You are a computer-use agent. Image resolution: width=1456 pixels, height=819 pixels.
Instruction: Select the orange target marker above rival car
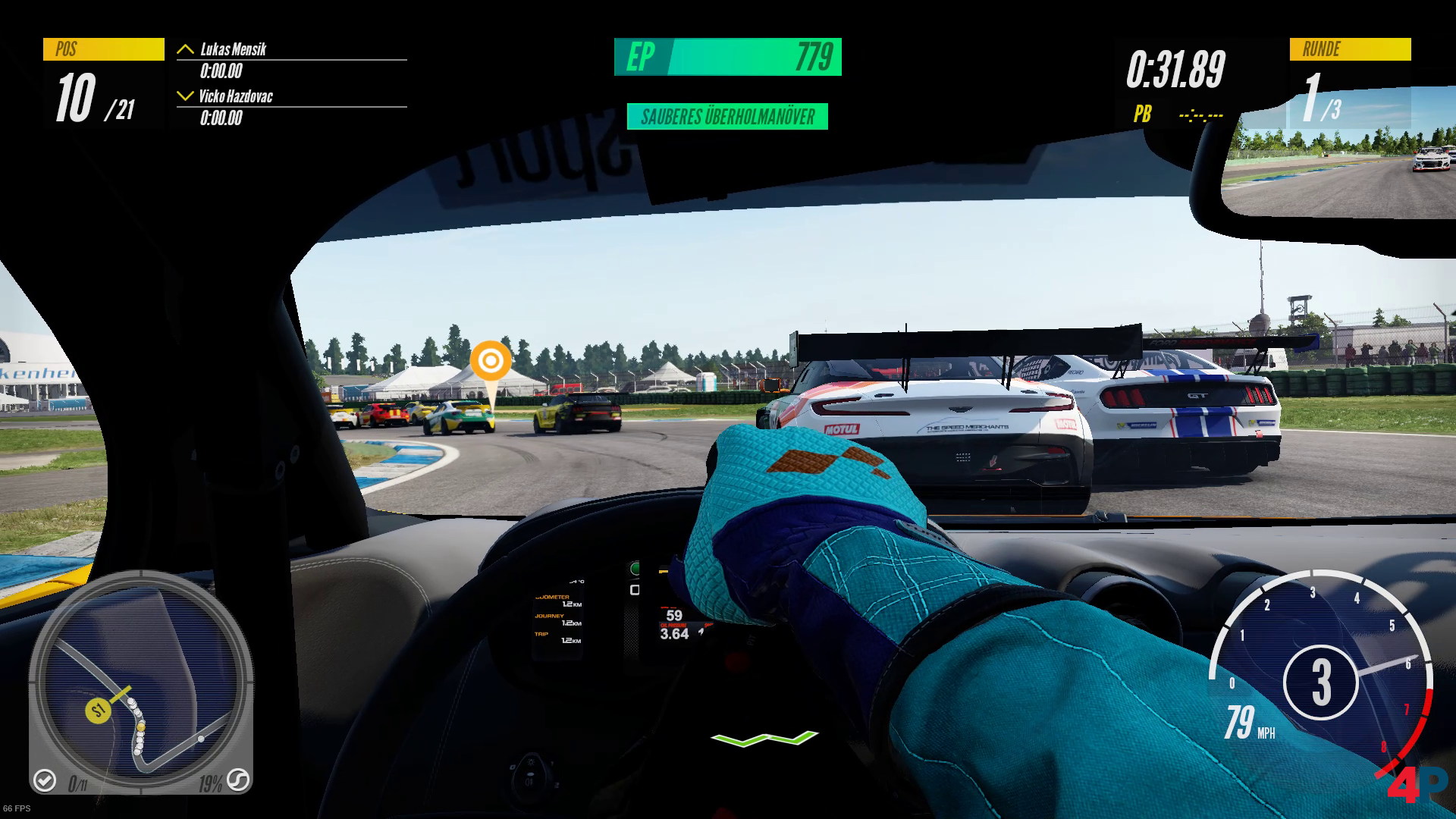[x=490, y=360]
